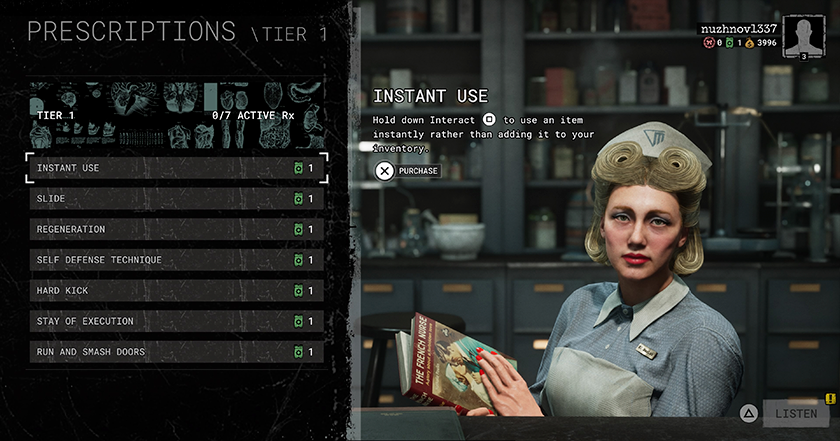
Task: Select the Hard Kick prescription
Action: pos(176,291)
